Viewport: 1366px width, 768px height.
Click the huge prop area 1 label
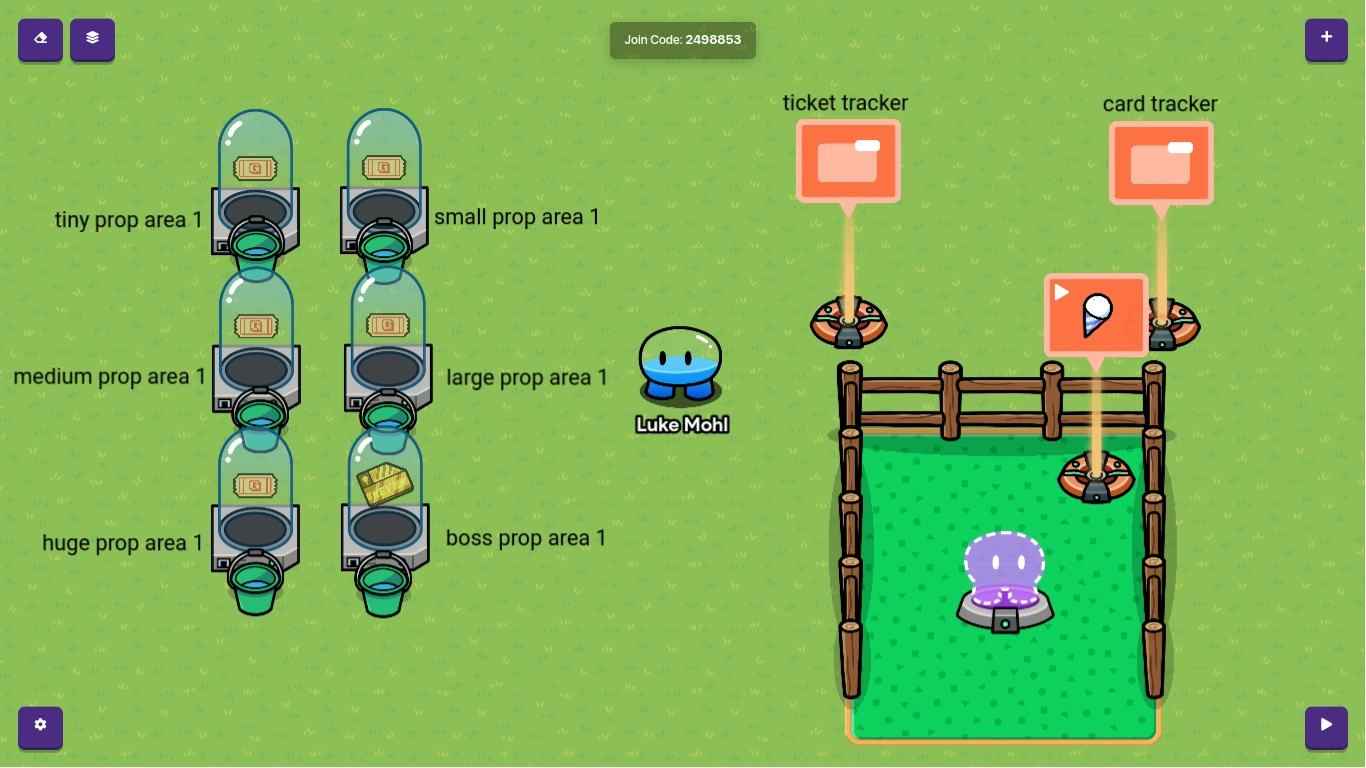pyautogui.click(x=122, y=543)
